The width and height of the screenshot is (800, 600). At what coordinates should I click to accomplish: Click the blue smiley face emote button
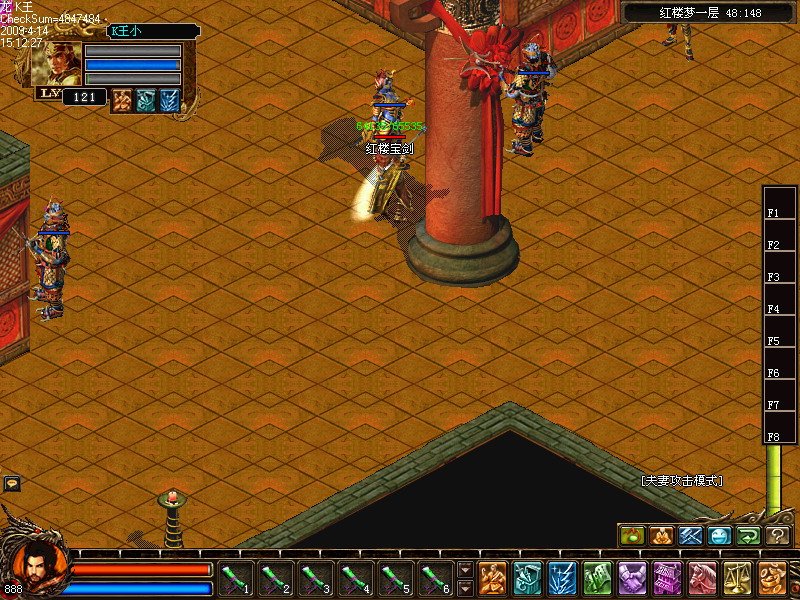[x=719, y=536]
